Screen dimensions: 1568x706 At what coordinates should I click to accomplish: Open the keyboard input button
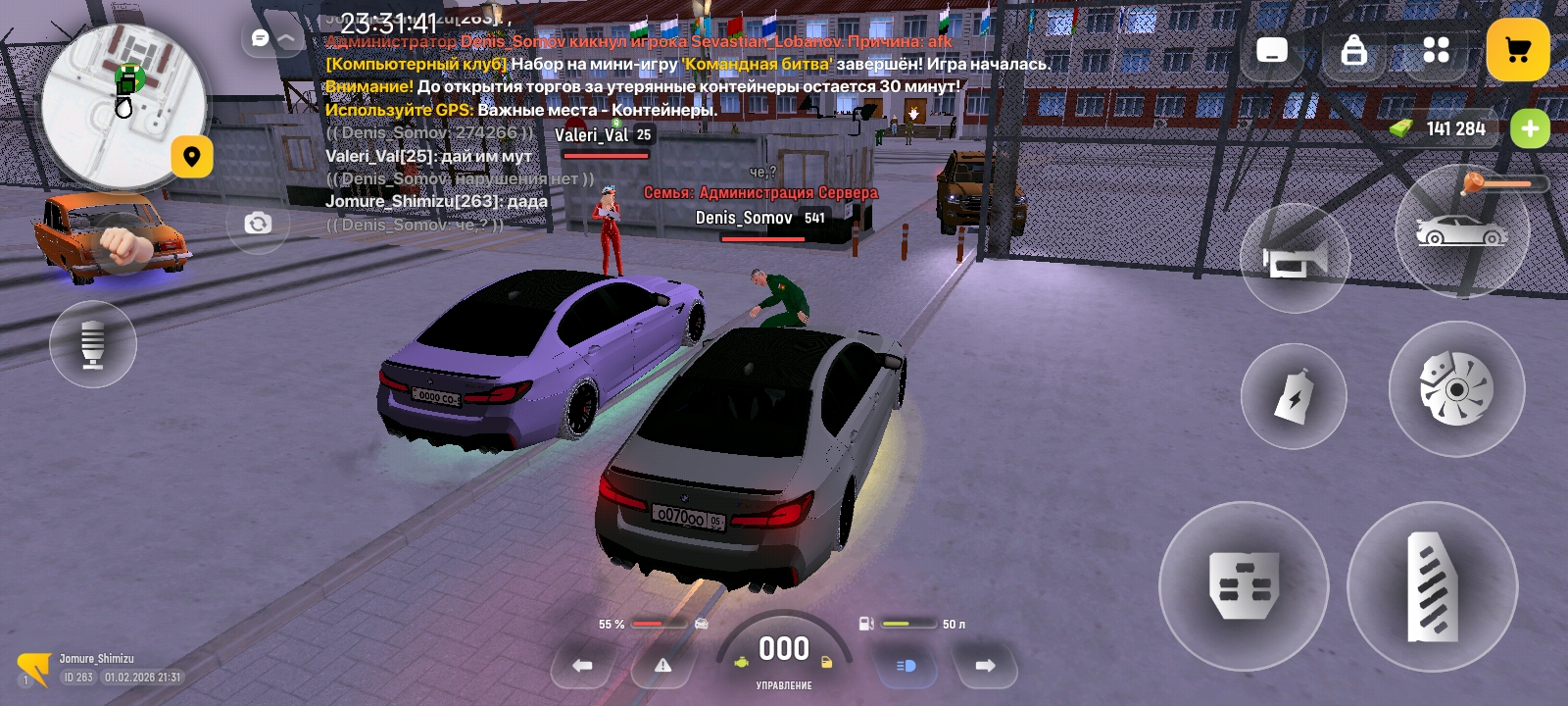click(1272, 50)
